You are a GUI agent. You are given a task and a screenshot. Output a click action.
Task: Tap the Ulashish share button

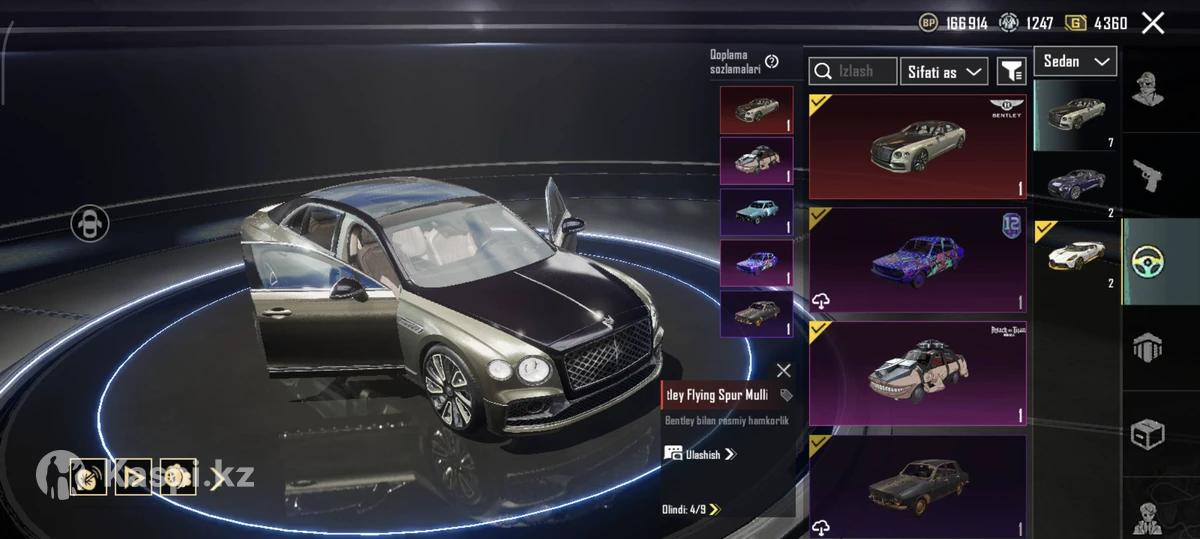pyautogui.click(x=700, y=454)
